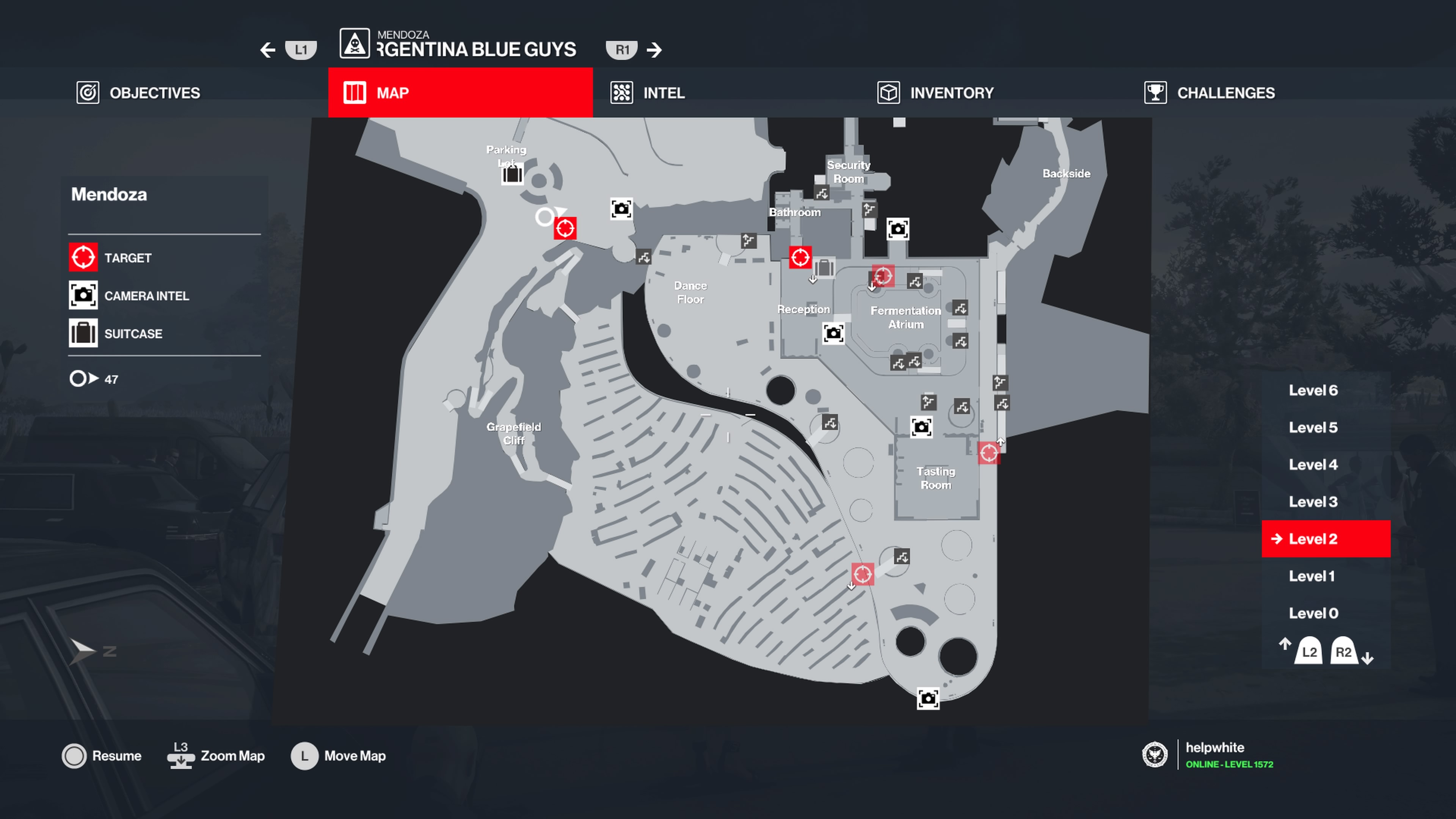Click the target marker beside agent 47
The width and height of the screenshot is (1456, 819).
[x=565, y=228]
